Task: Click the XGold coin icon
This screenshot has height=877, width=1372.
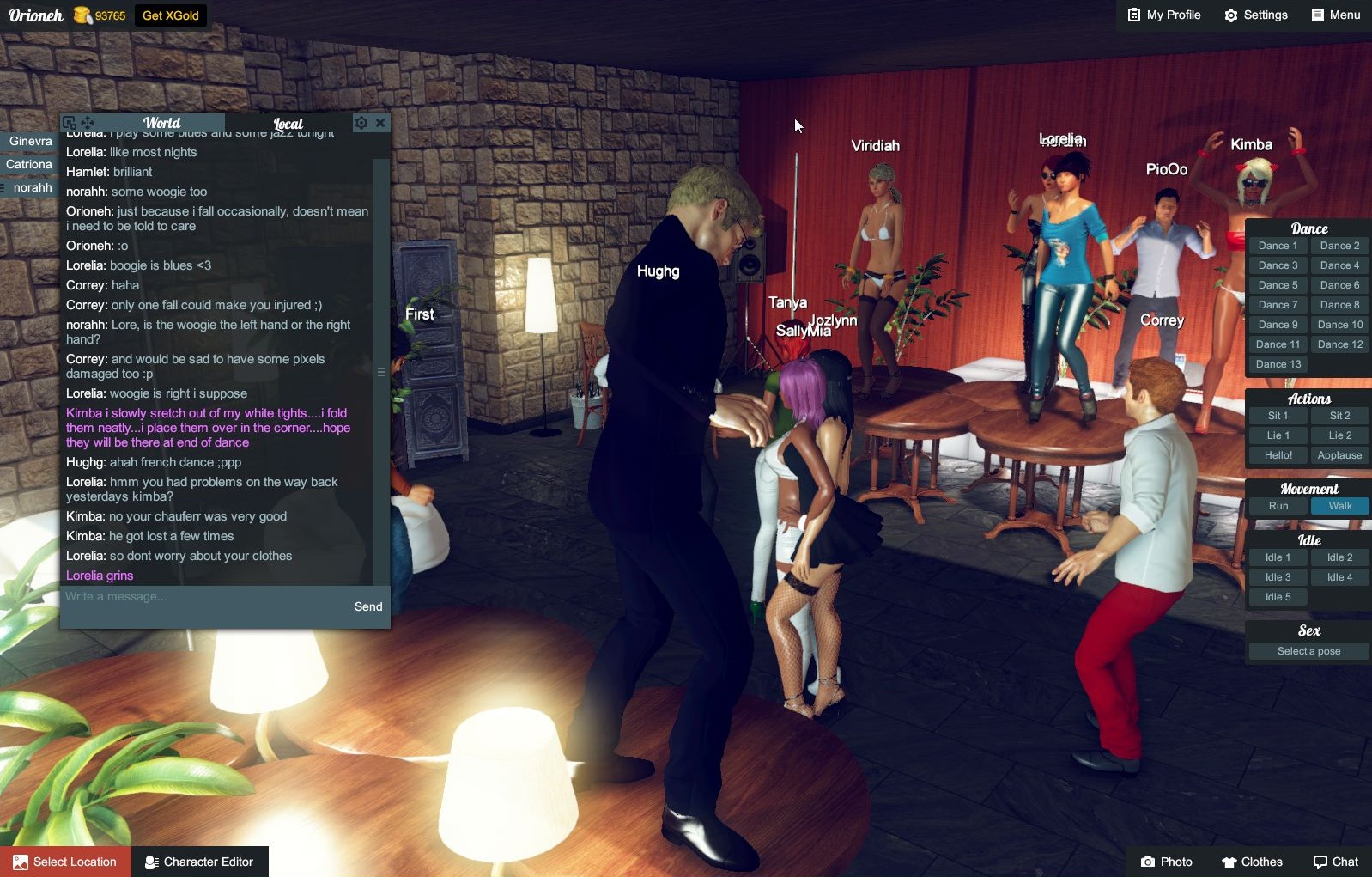Action: point(81,15)
